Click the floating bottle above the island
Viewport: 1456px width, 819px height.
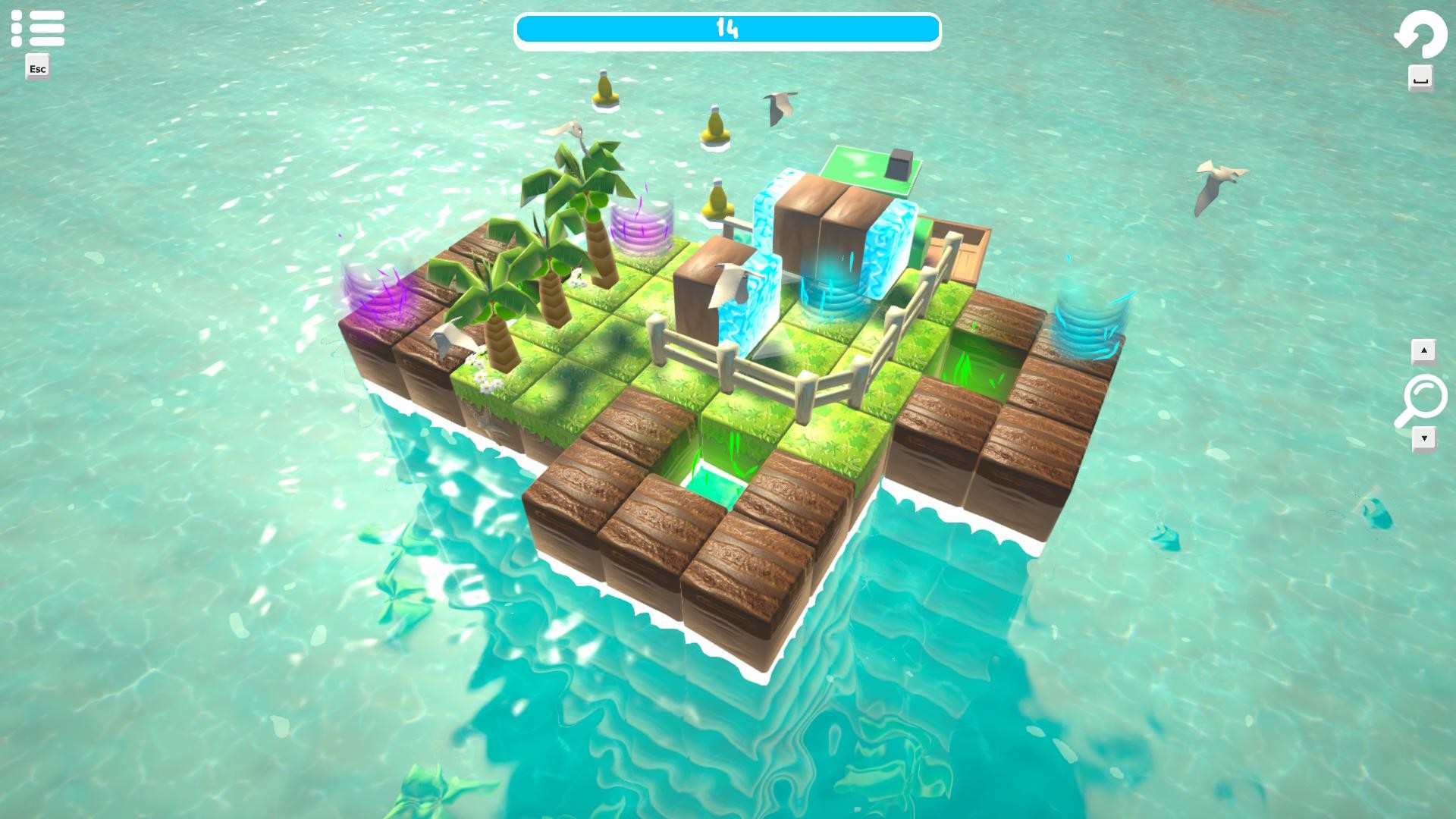(x=603, y=89)
